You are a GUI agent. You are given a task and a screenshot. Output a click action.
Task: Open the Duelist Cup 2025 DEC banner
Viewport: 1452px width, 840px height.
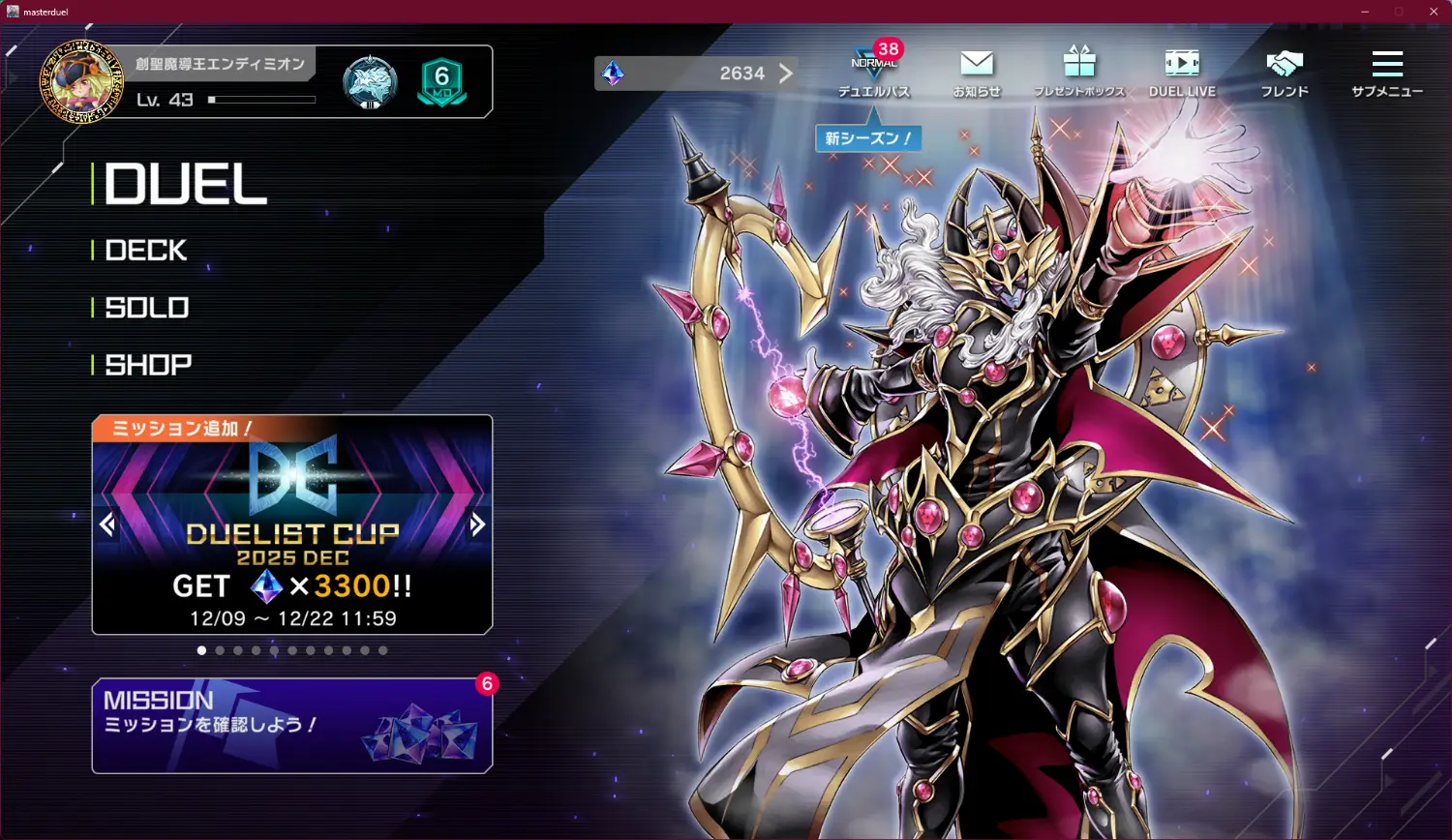tap(291, 542)
